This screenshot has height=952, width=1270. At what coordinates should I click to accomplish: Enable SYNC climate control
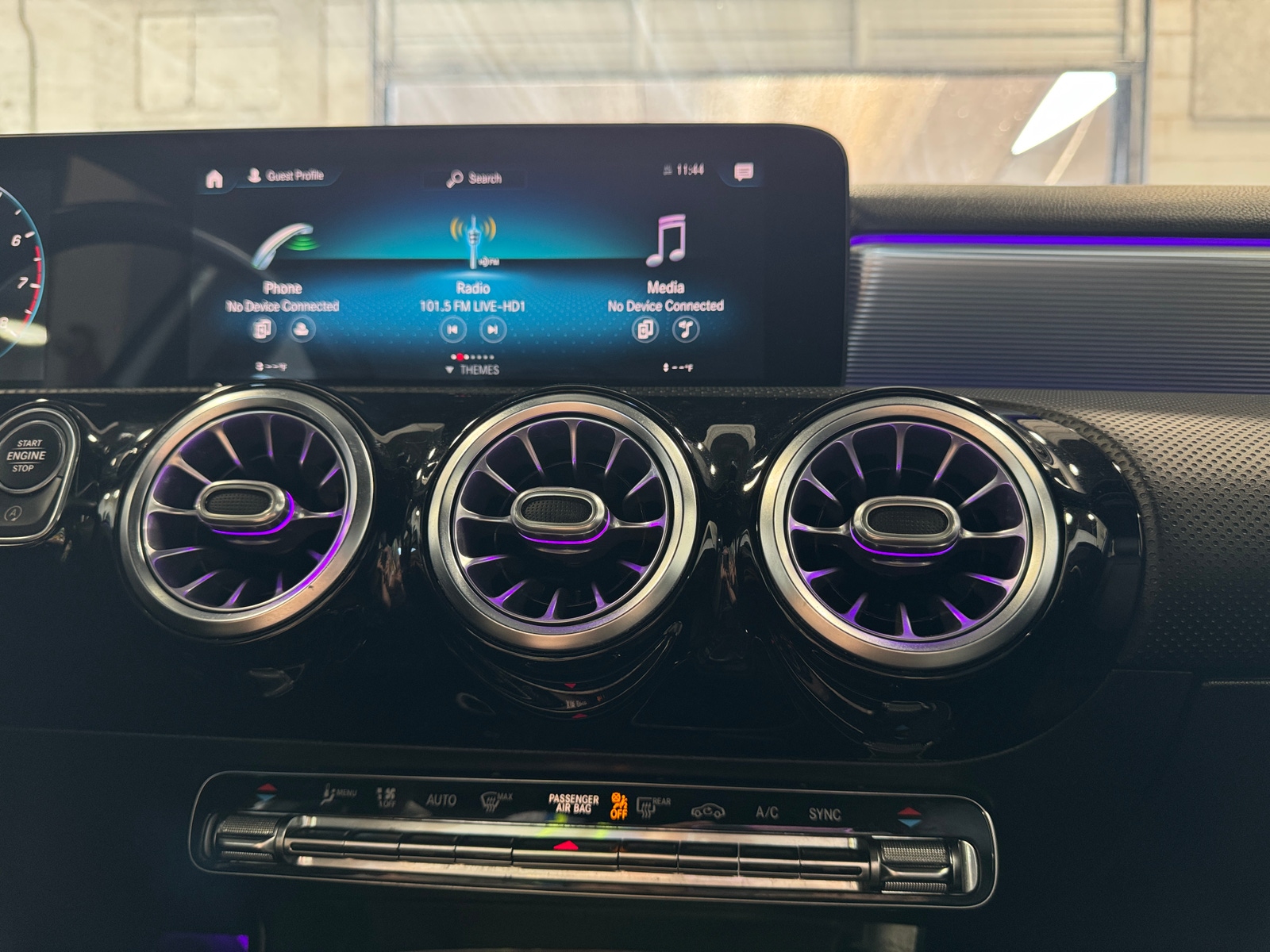(827, 812)
